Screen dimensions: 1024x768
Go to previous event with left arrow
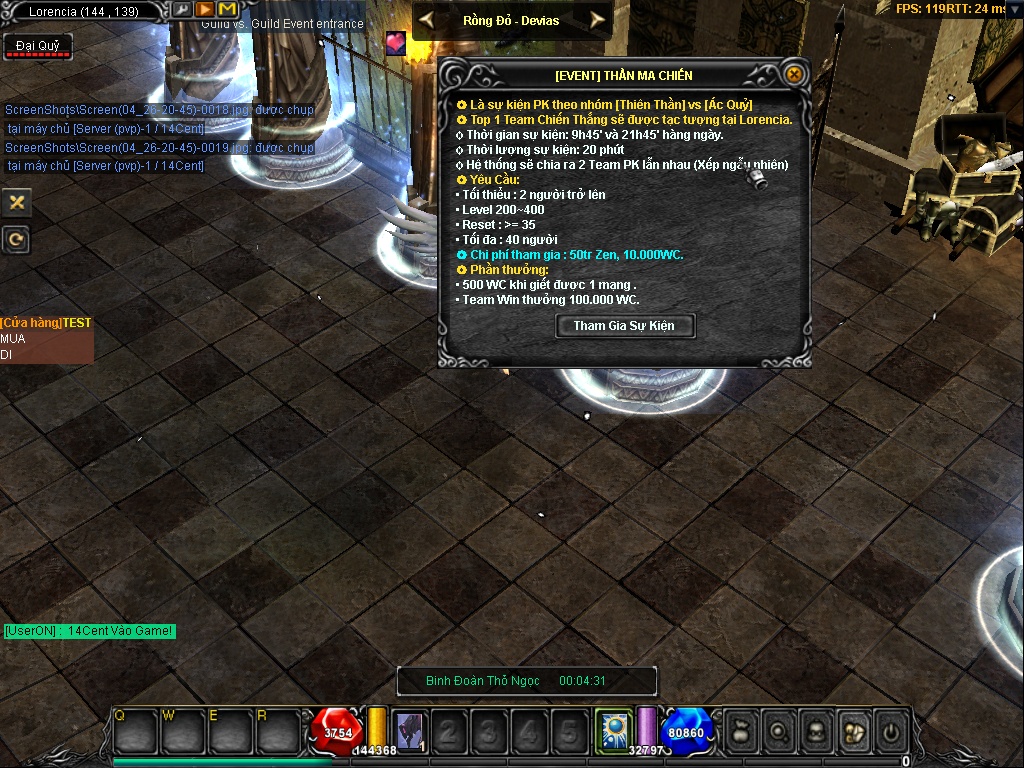427,20
